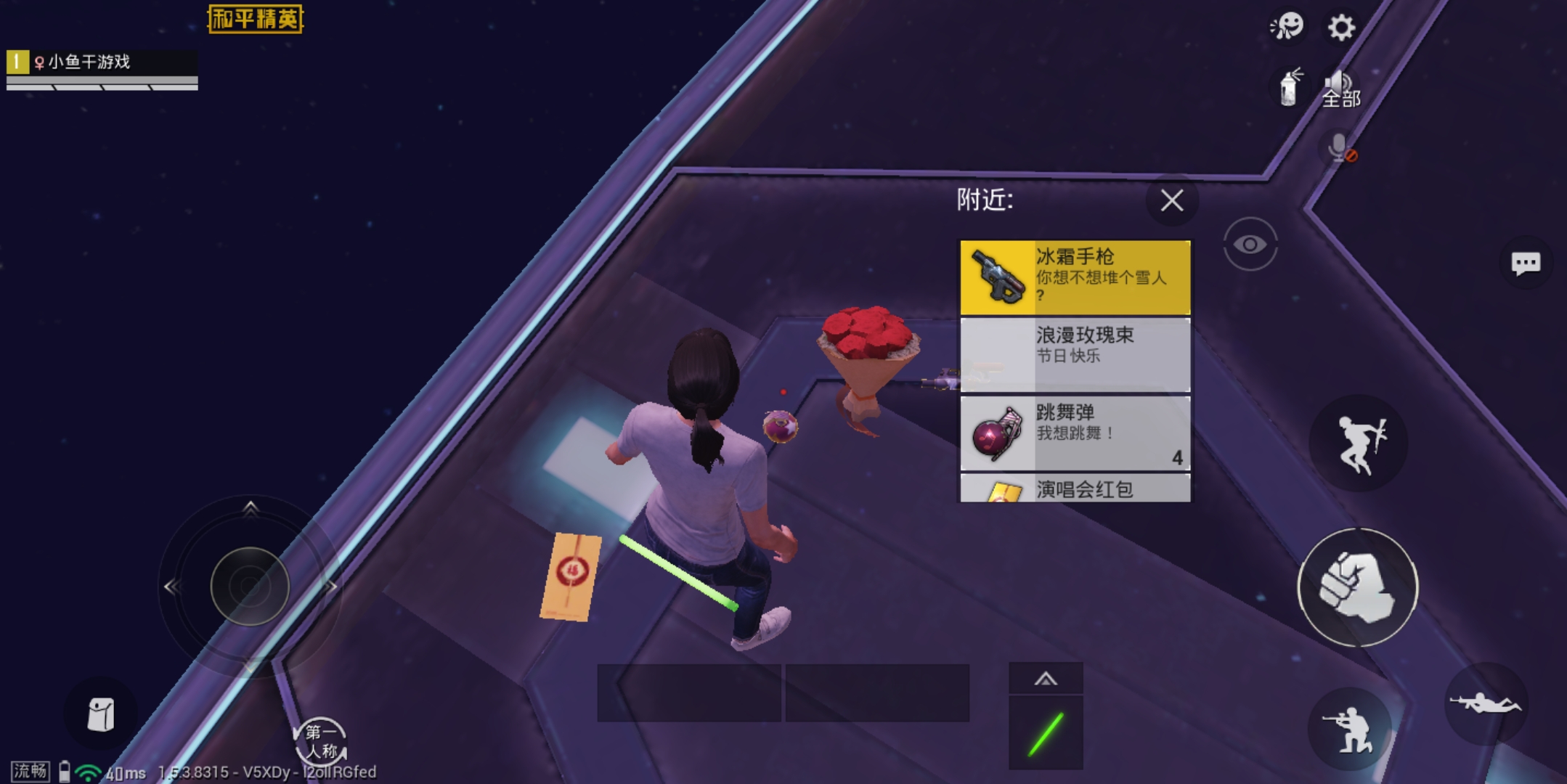Image resolution: width=1567 pixels, height=784 pixels.
Task: Tap the eye free-look button
Action: click(x=1250, y=244)
